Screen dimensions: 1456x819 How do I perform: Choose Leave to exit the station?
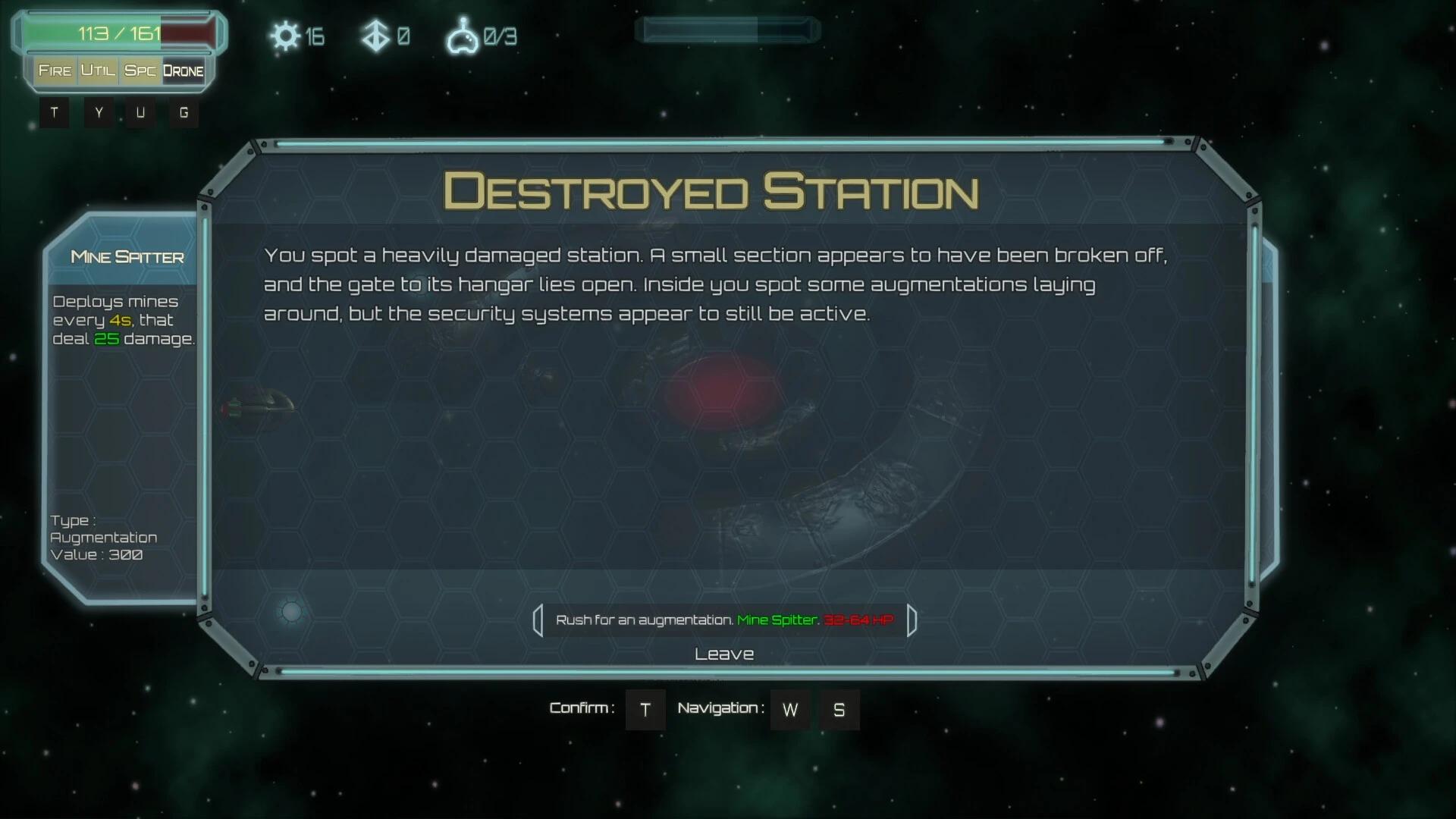pos(724,653)
